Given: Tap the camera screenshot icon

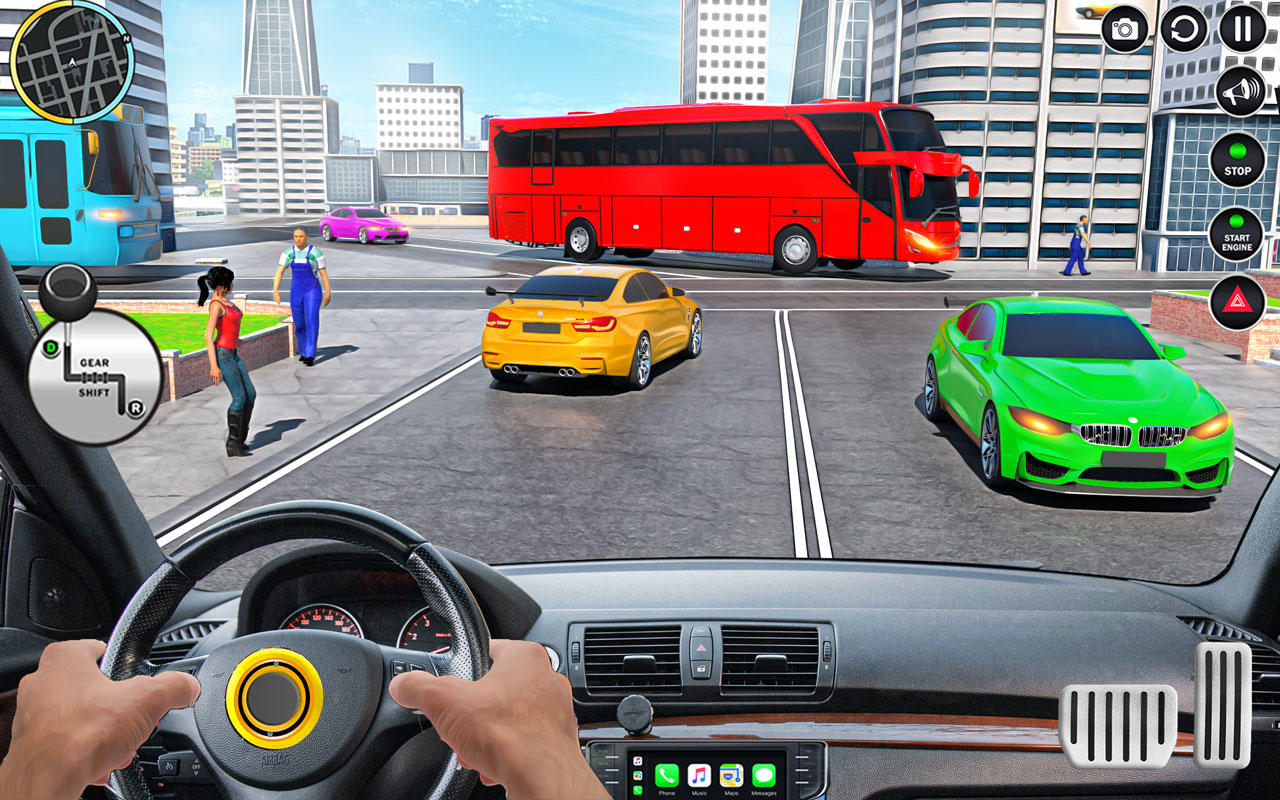Looking at the screenshot, I should point(1125,27).
